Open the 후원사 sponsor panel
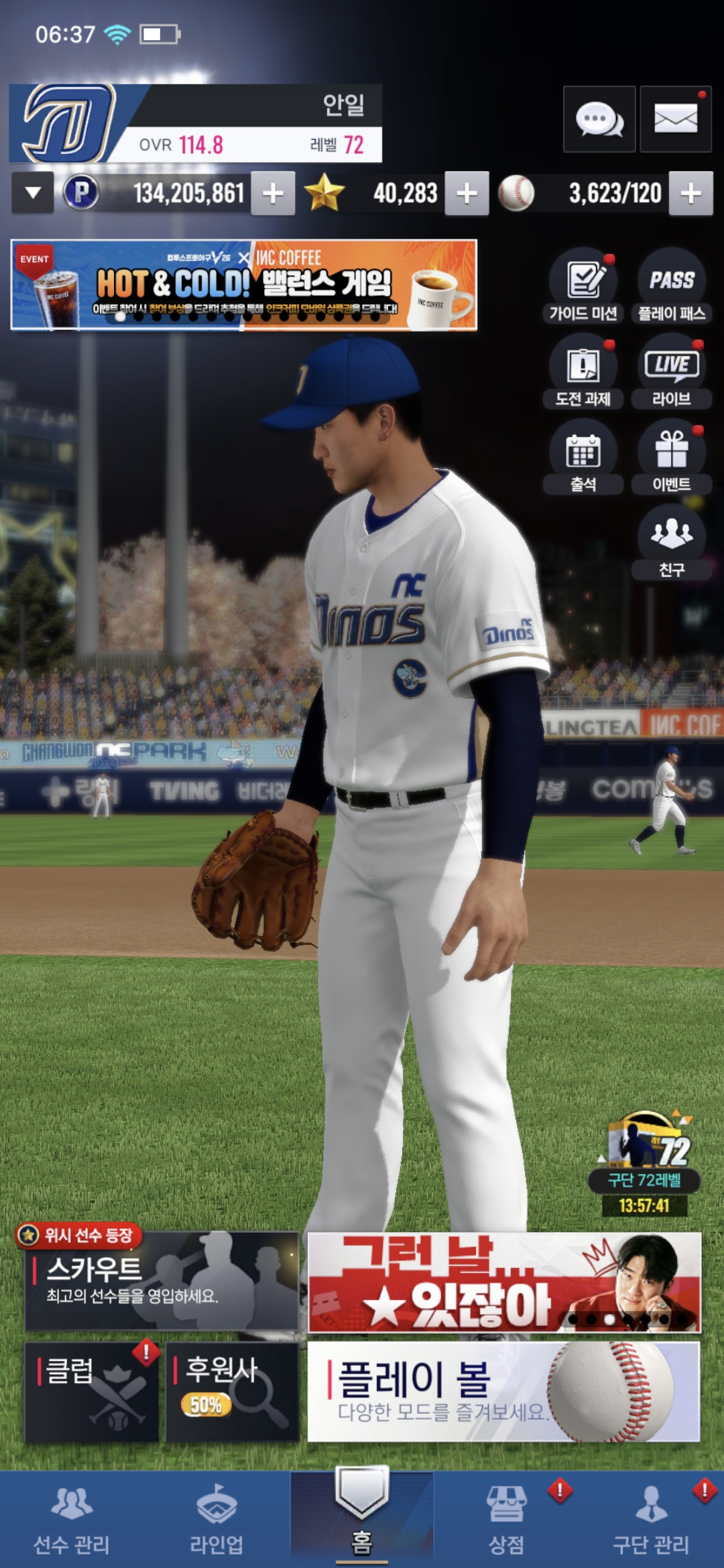The image size is (724, 1568). [232, 1391]
